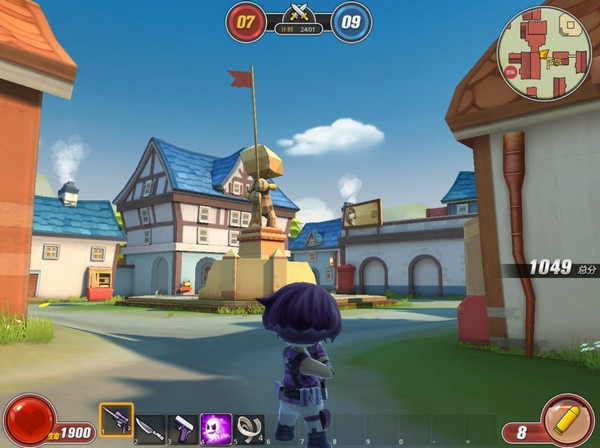Click the crossed swords match emblem
Viewport: 600px width, 448px height.
point(298,14)
